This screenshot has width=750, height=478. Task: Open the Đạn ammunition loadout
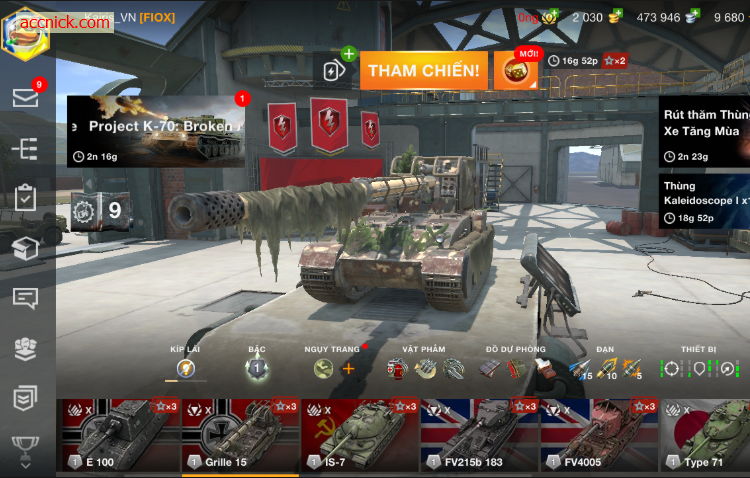[x=604, y=368]
